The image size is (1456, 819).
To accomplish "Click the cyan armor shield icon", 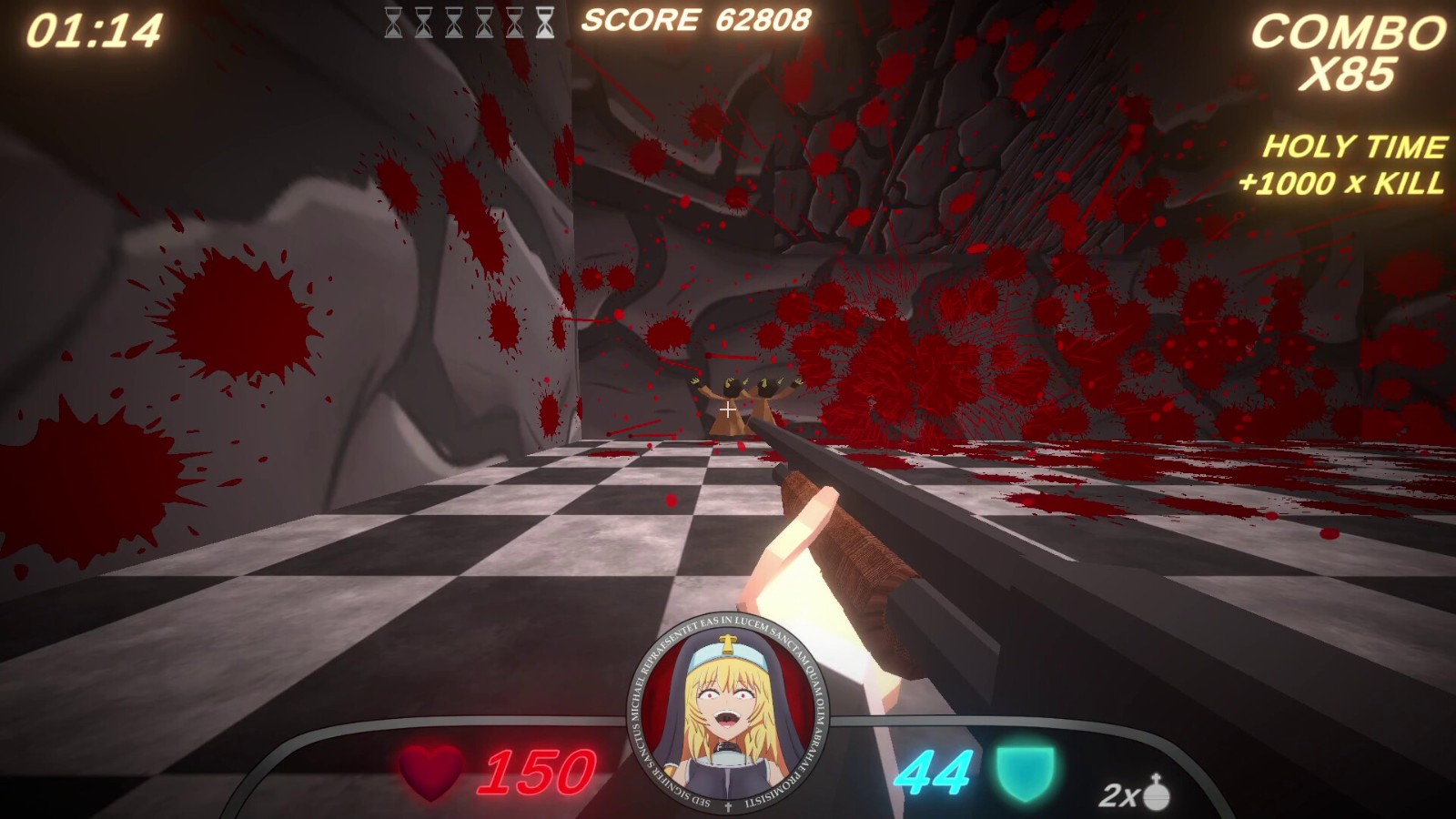I will (1026, 773).
